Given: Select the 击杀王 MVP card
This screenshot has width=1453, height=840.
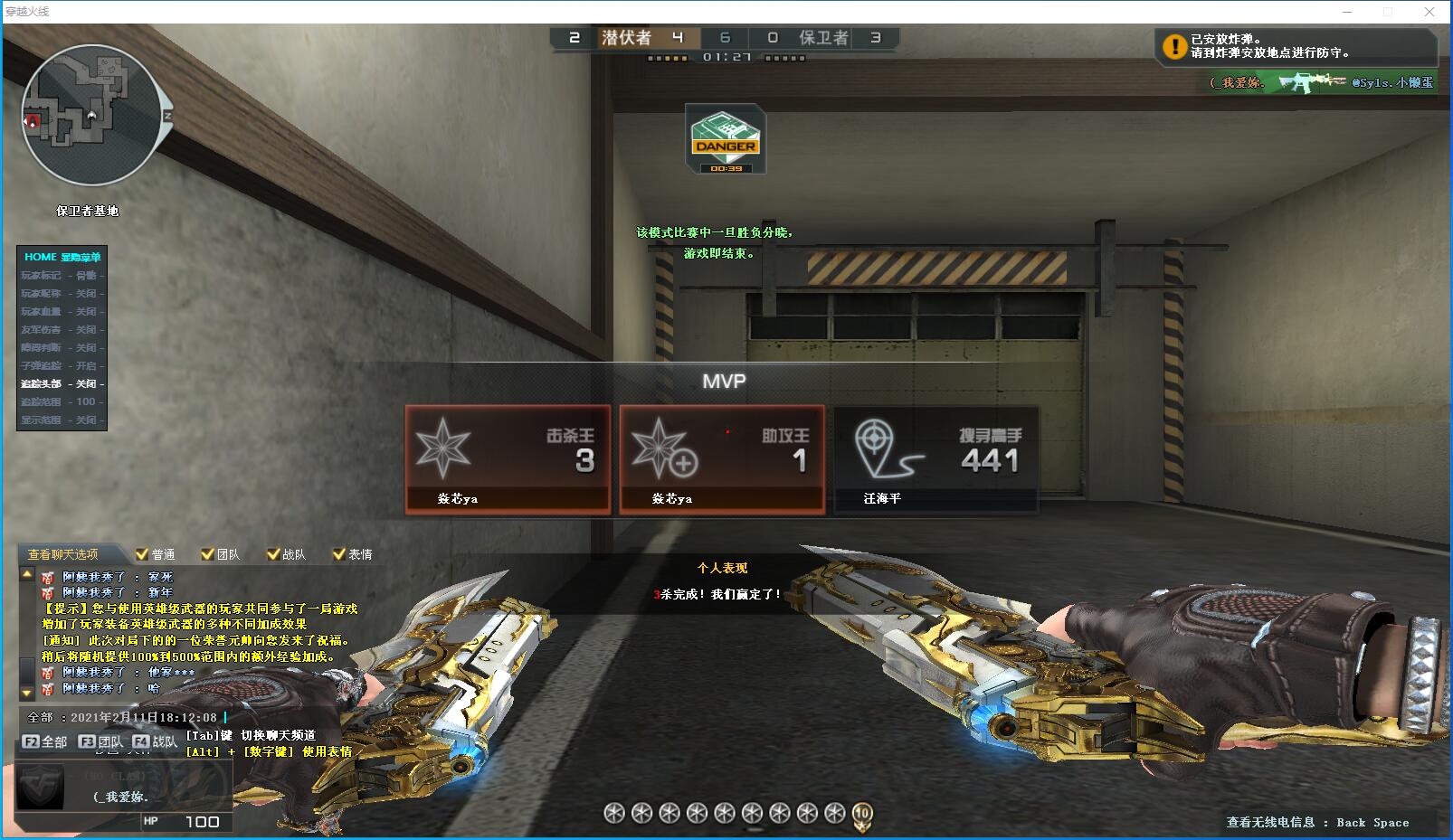Looking at the screenshot, I should tap(508, 459).
